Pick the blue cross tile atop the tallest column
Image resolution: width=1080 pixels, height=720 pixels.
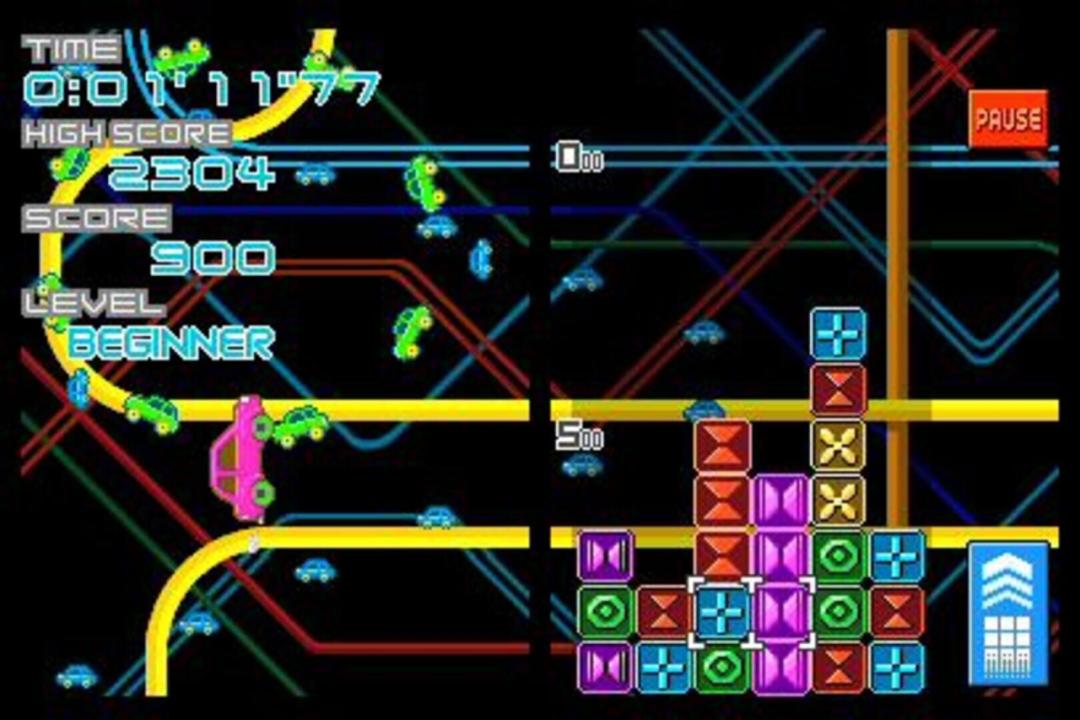pyautogui.click(x=838, y=334)
